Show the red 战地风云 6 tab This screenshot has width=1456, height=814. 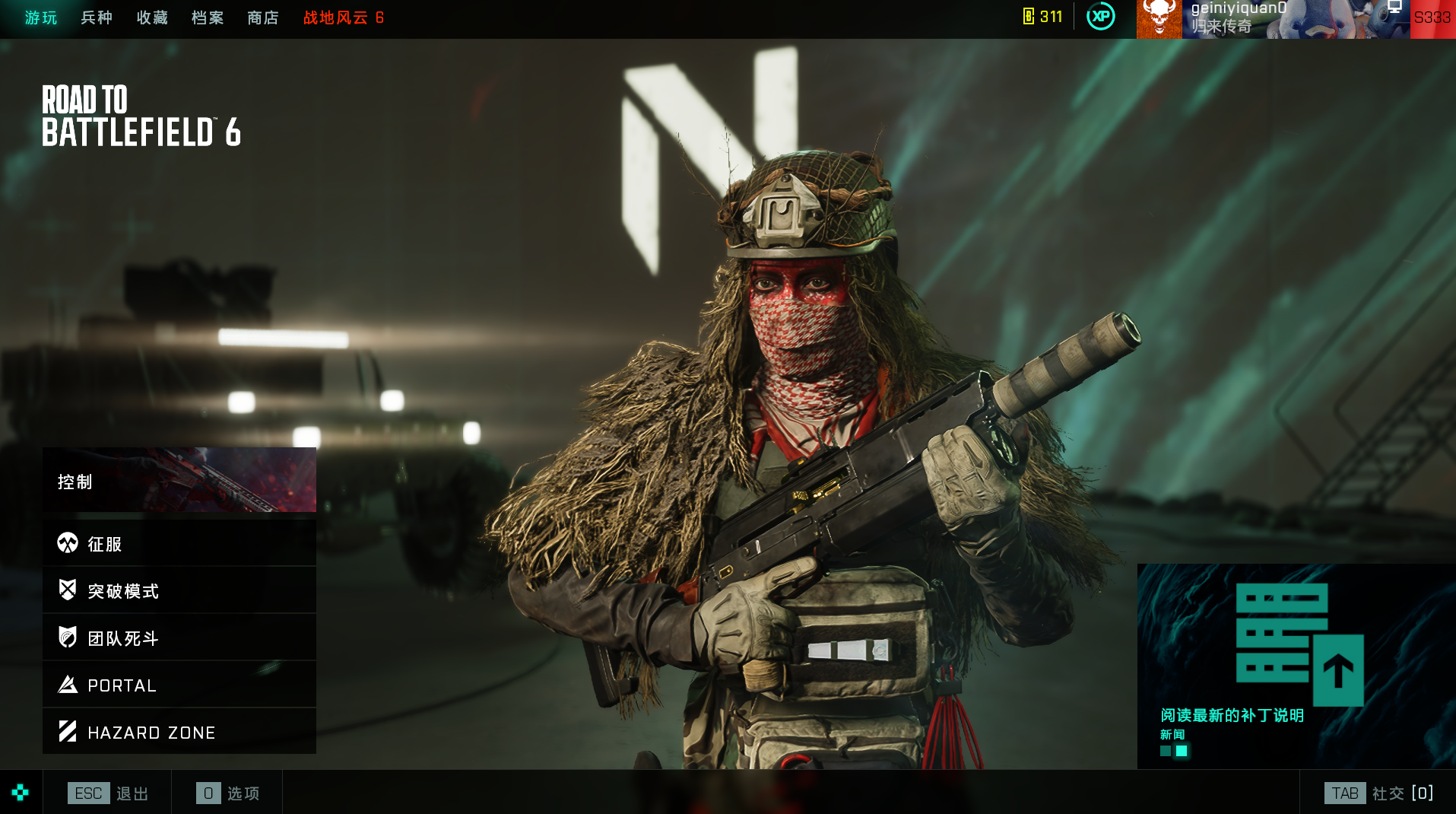[344, 17]
